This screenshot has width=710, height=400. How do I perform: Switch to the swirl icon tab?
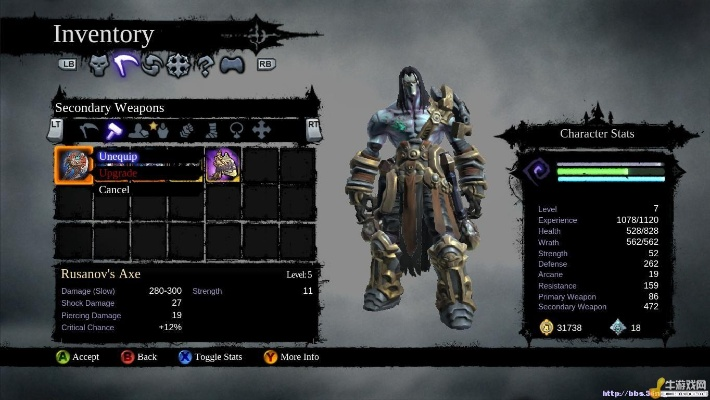(x=152, y=66)
